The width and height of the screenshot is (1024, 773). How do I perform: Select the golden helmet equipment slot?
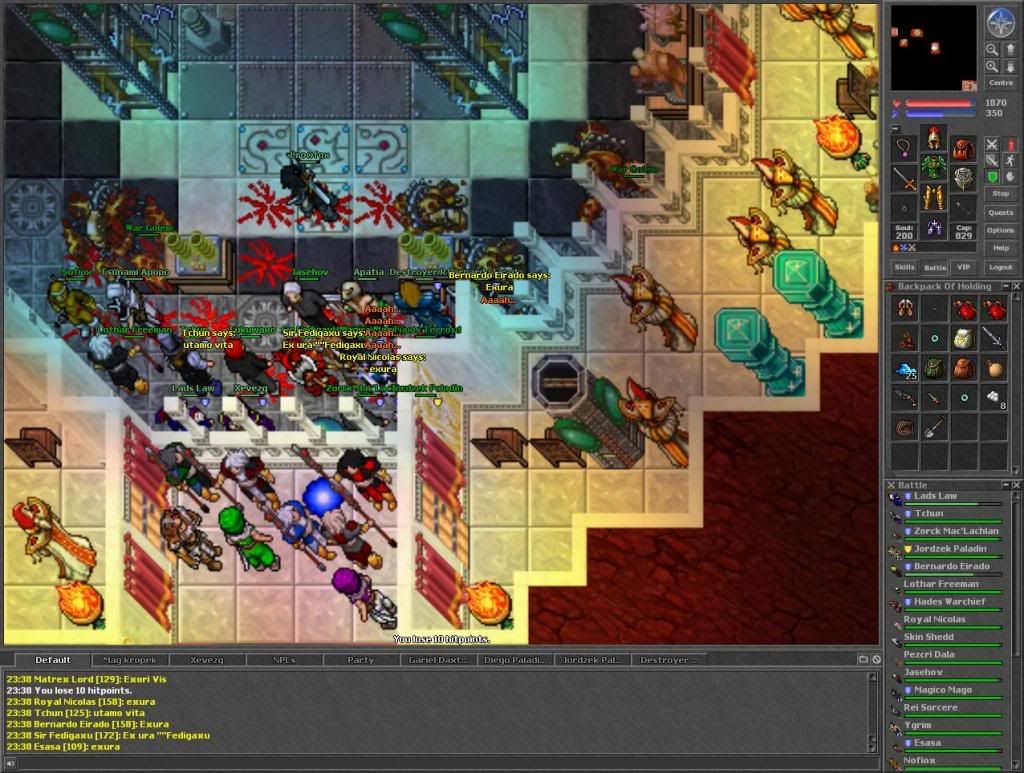pos(934,137)
